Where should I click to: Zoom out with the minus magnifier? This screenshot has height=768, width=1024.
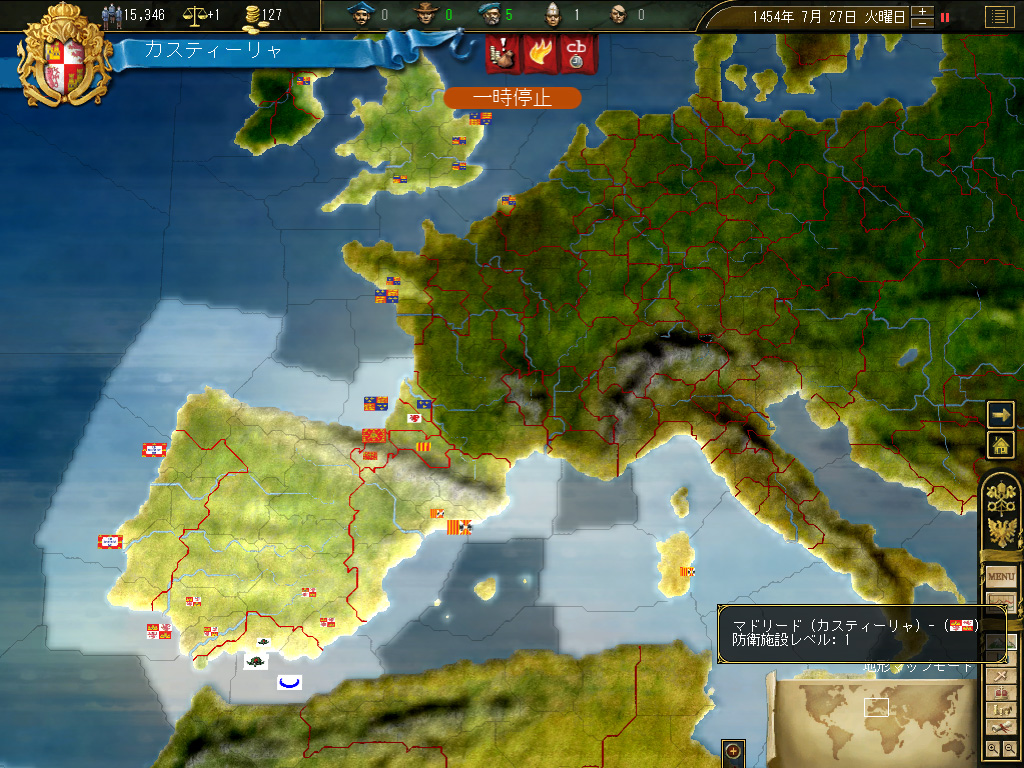click(x=1009, y=748)
